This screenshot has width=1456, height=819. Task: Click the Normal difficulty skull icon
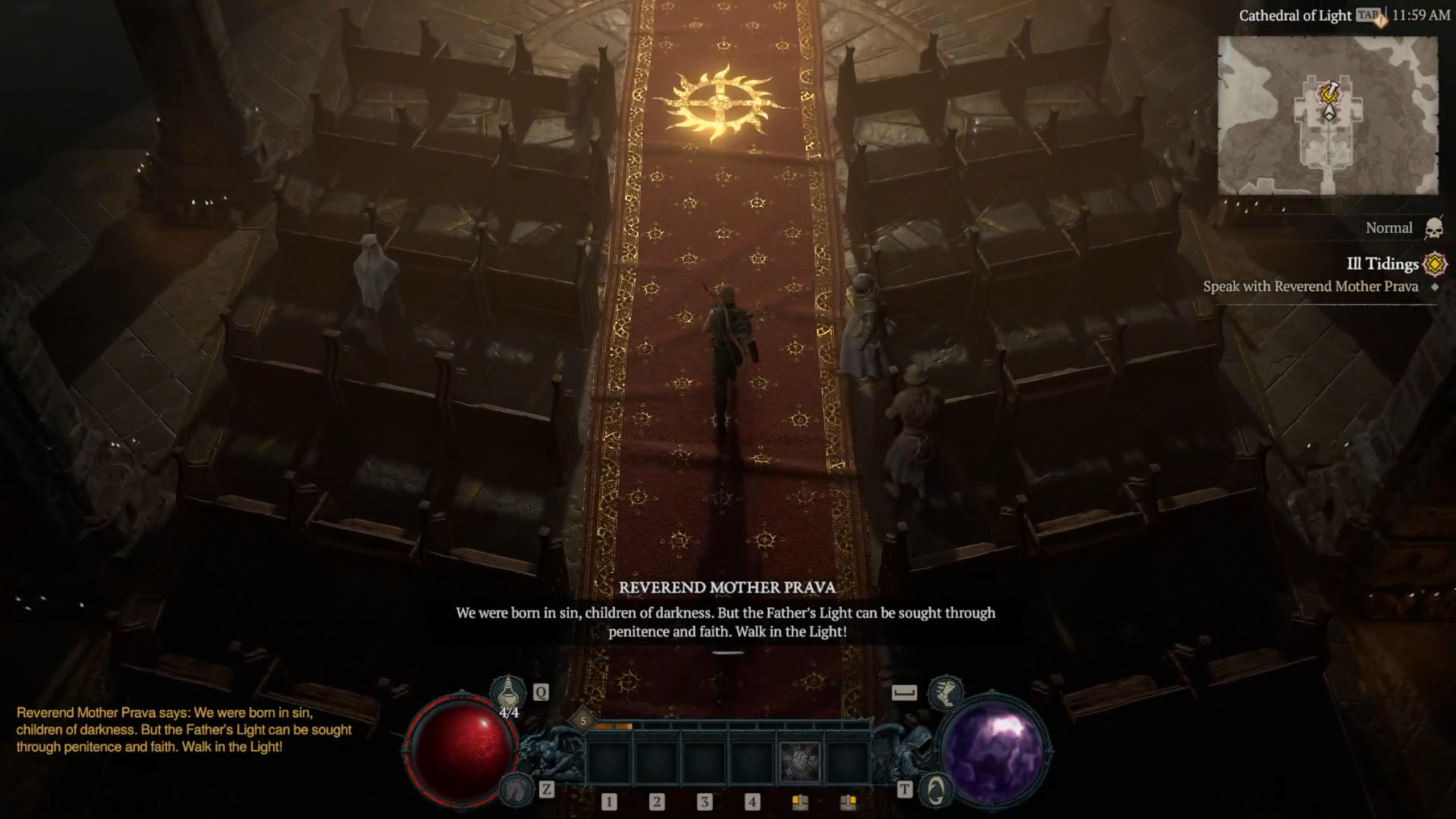pos(1434,228)
